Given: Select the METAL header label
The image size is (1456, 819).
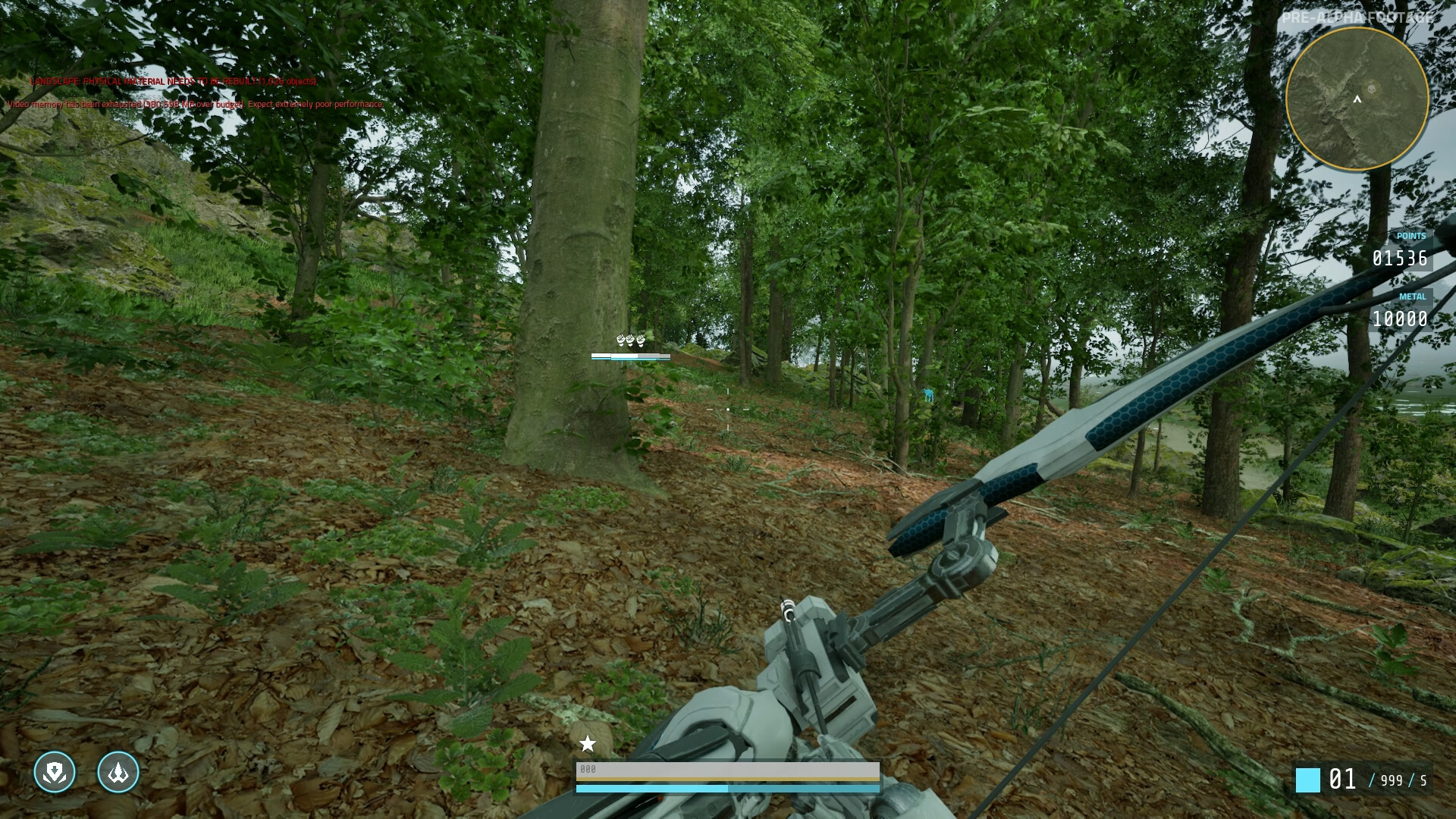Looking at the screenshot, I should (1412, 297).
